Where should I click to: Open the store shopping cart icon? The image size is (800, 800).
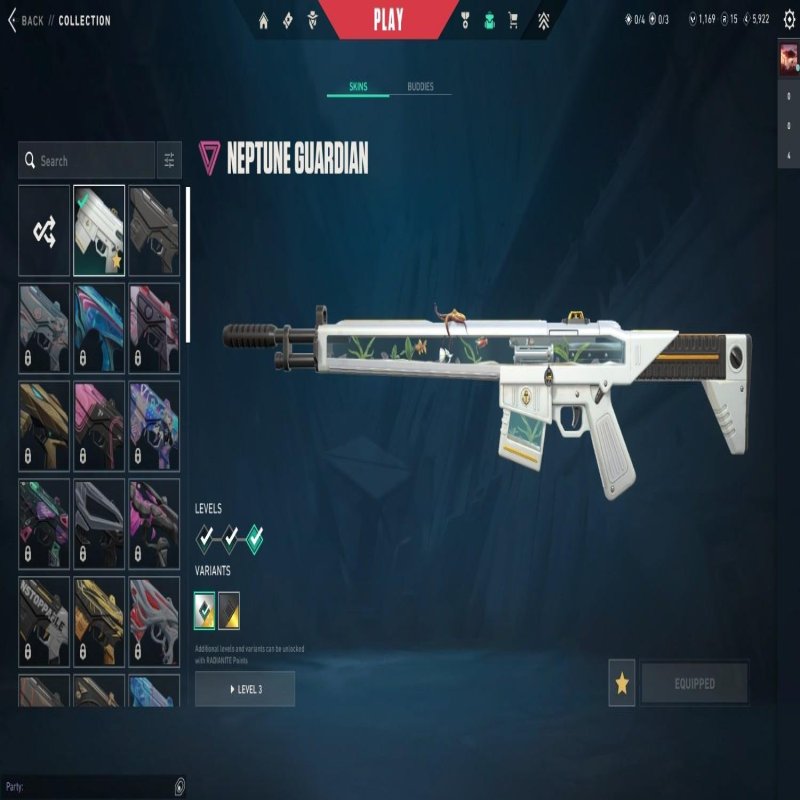[x=514, y=20]
